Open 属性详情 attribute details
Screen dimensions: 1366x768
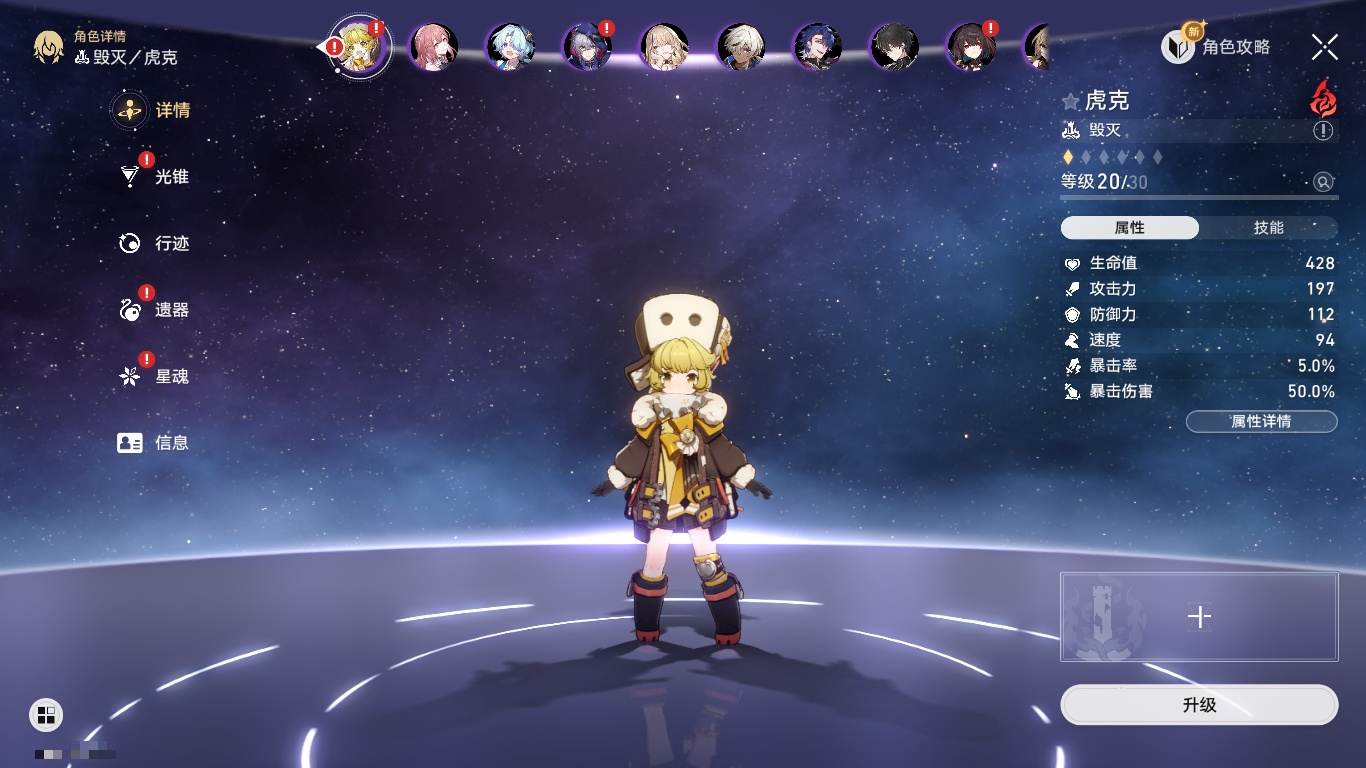pos(1261,421)
